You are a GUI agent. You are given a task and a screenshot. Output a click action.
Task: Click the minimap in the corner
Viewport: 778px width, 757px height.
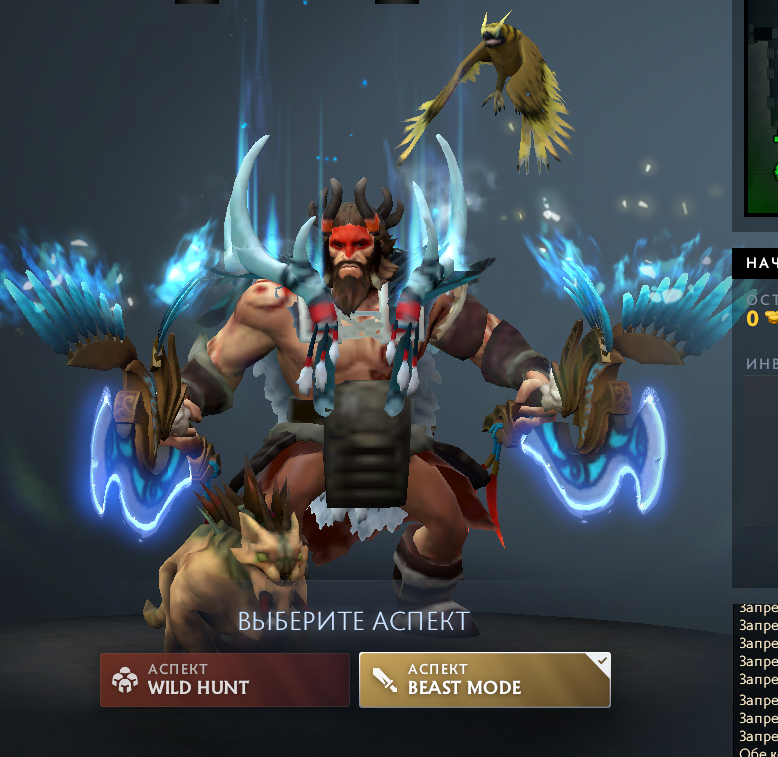[x=762, y=110]
